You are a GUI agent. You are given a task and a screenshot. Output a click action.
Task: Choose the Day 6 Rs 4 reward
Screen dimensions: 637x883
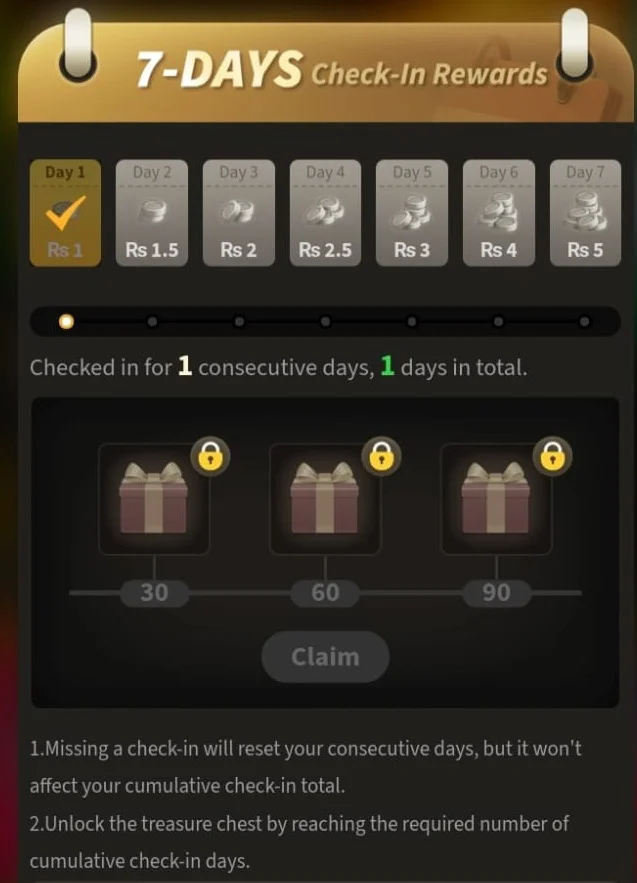point(498,213)
